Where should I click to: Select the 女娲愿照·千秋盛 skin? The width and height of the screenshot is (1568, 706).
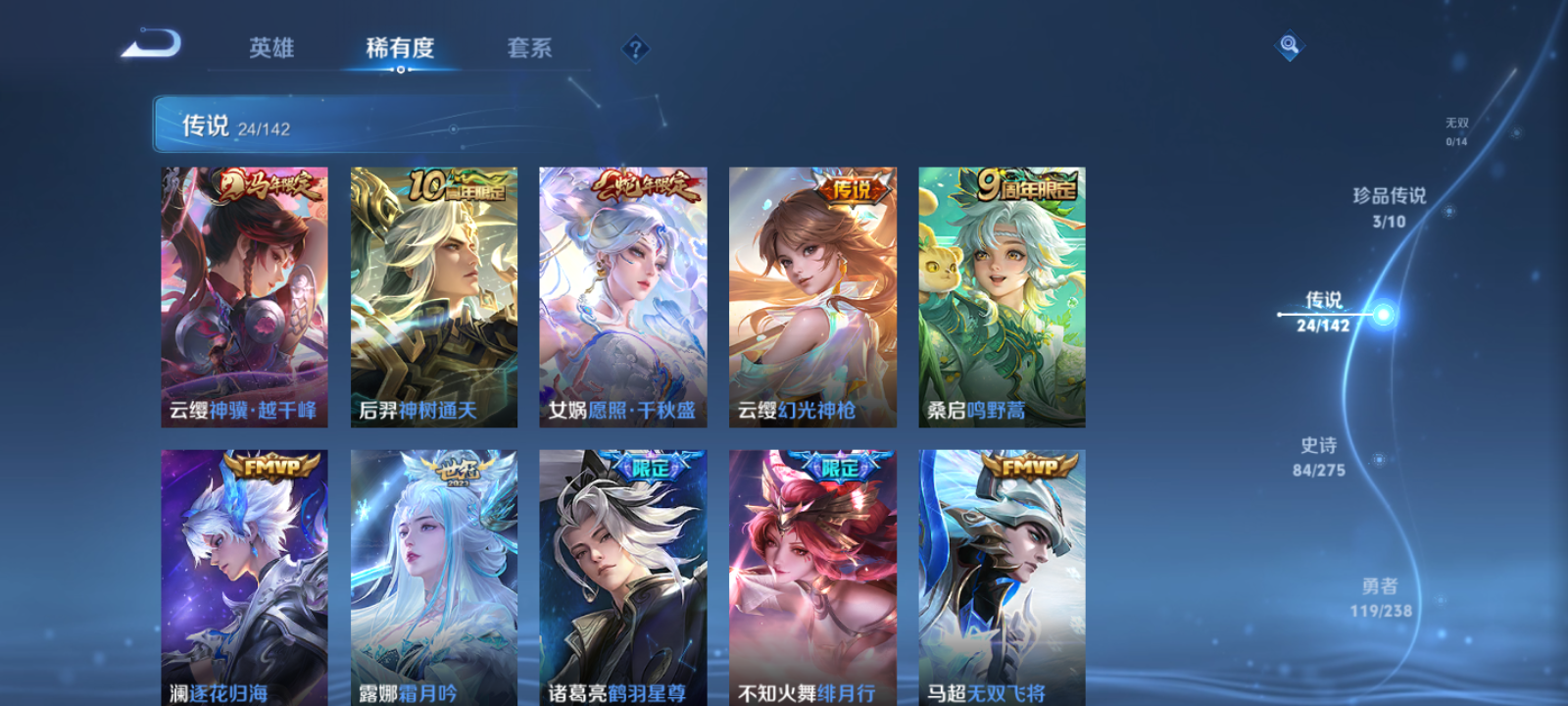(622, 294)
